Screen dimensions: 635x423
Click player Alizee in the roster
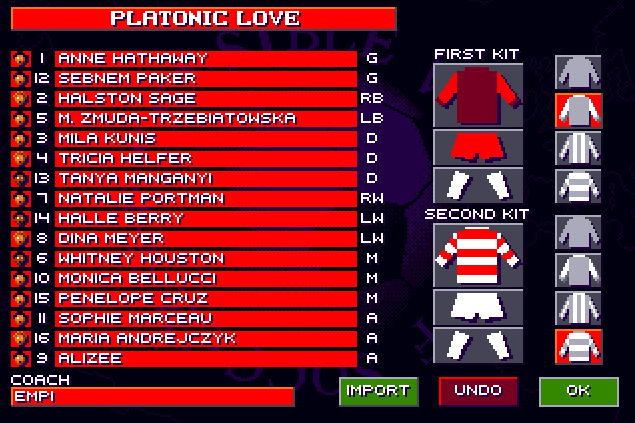(205, 359)
